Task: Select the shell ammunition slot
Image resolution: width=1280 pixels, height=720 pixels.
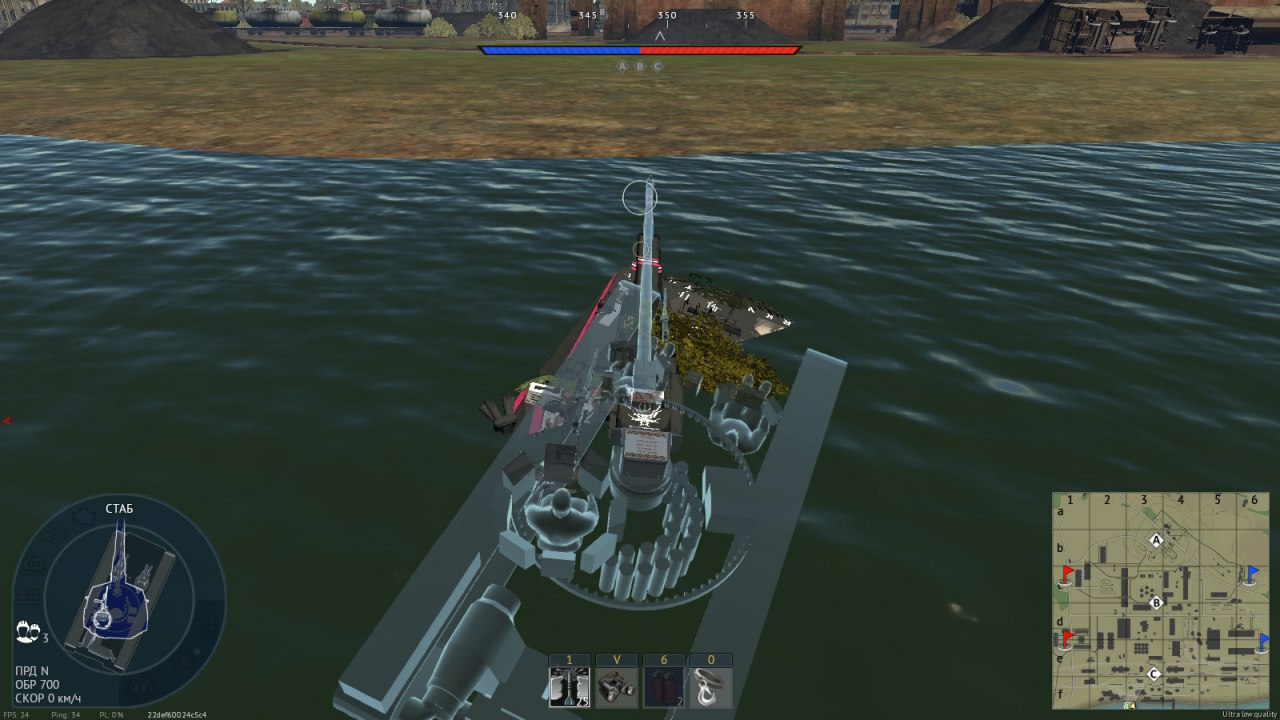Action: pos(570,687)
